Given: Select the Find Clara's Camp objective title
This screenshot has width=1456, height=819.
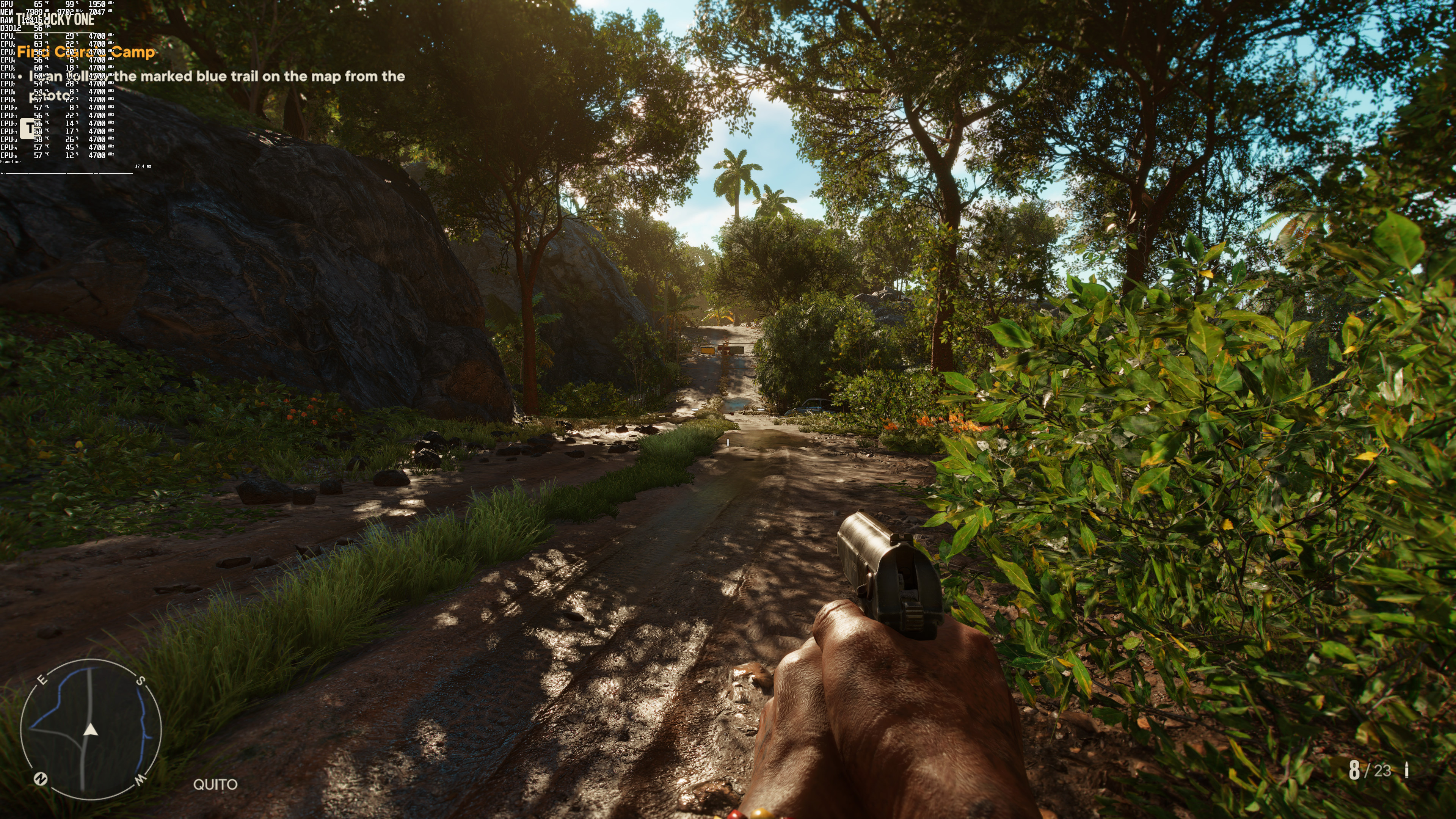Looking at the screenshot, I should pos(86,52).
